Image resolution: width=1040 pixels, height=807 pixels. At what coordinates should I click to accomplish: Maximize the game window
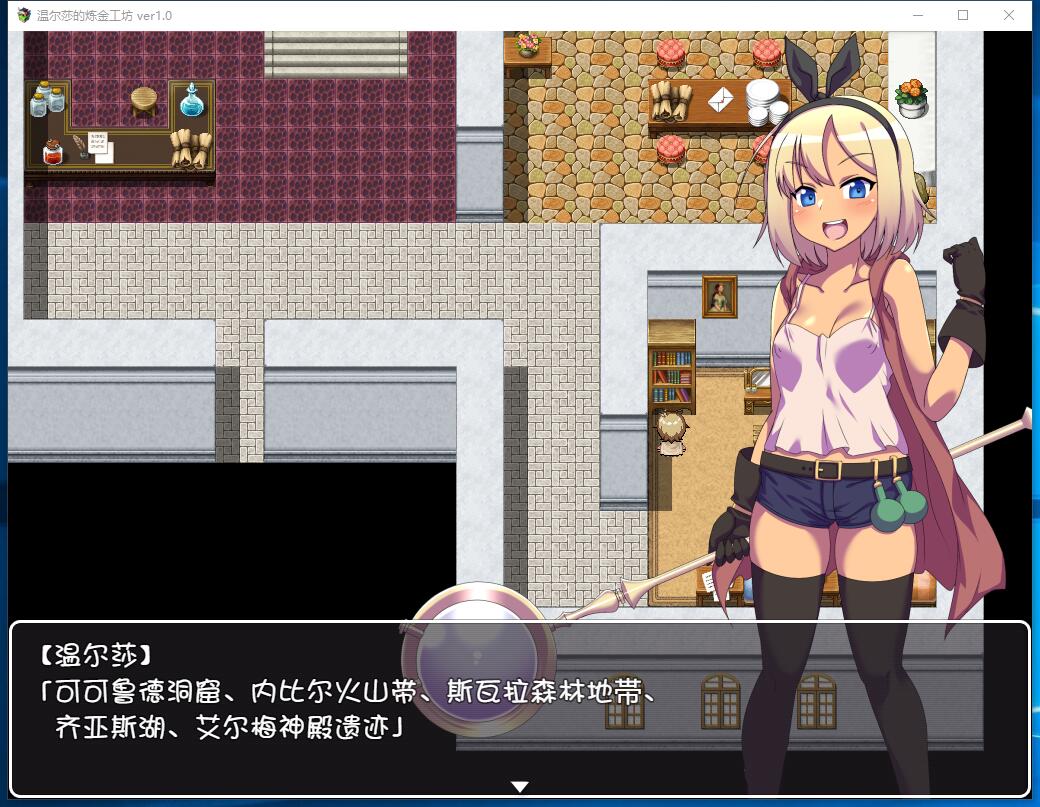click(963, 15)
